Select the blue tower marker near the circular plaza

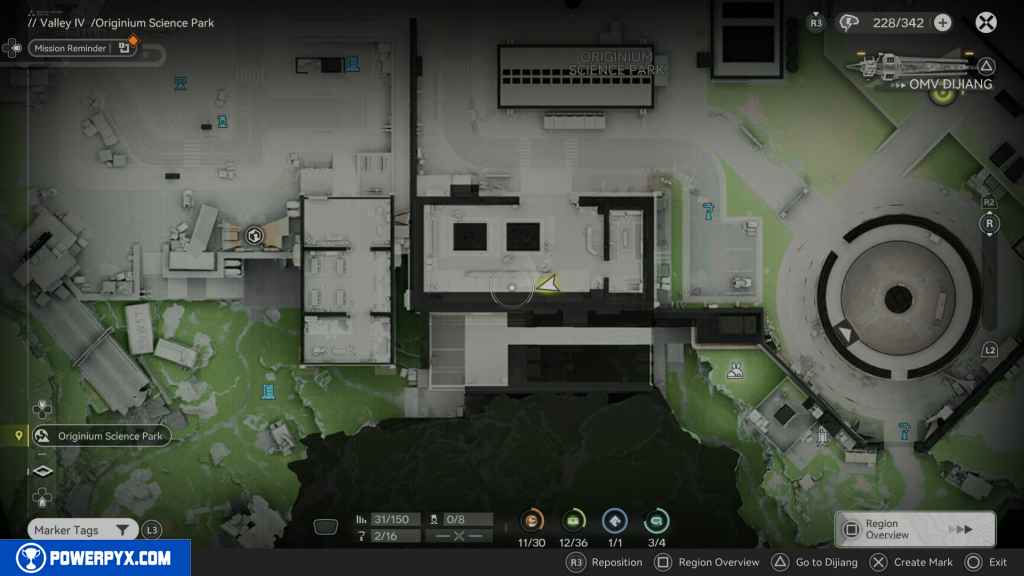pos(905,430)
